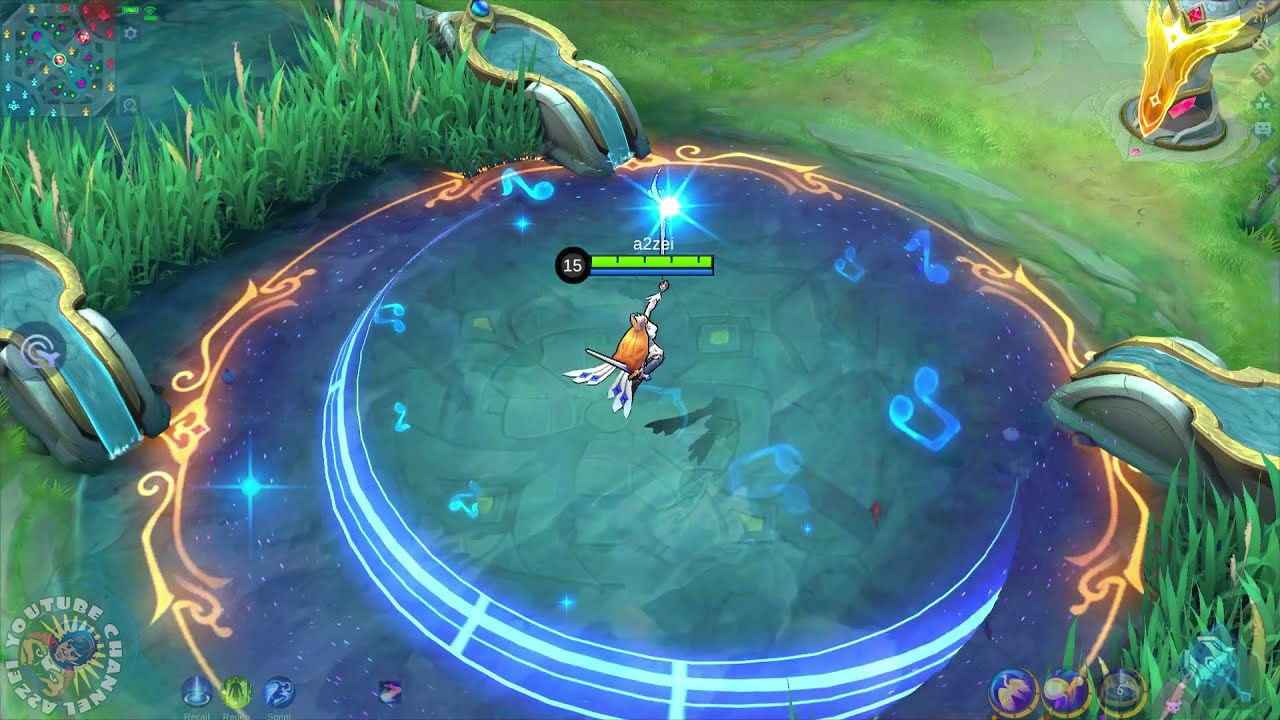Viewport: 1280px width, 720px height.
Task: Select the enemy hero icon on the minimap
Action: pos(83,37)
